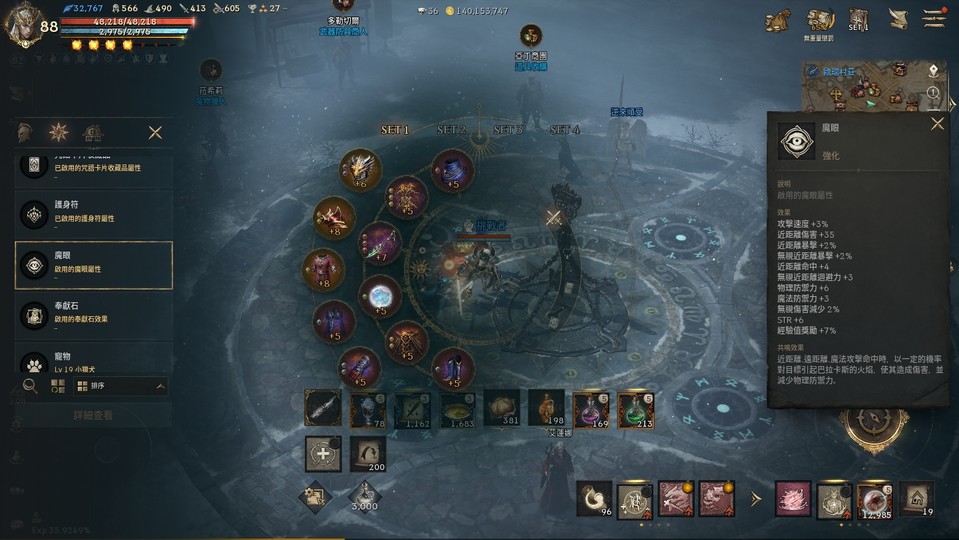Close the 魔眼 detail panel

click(x=937, y=124)
